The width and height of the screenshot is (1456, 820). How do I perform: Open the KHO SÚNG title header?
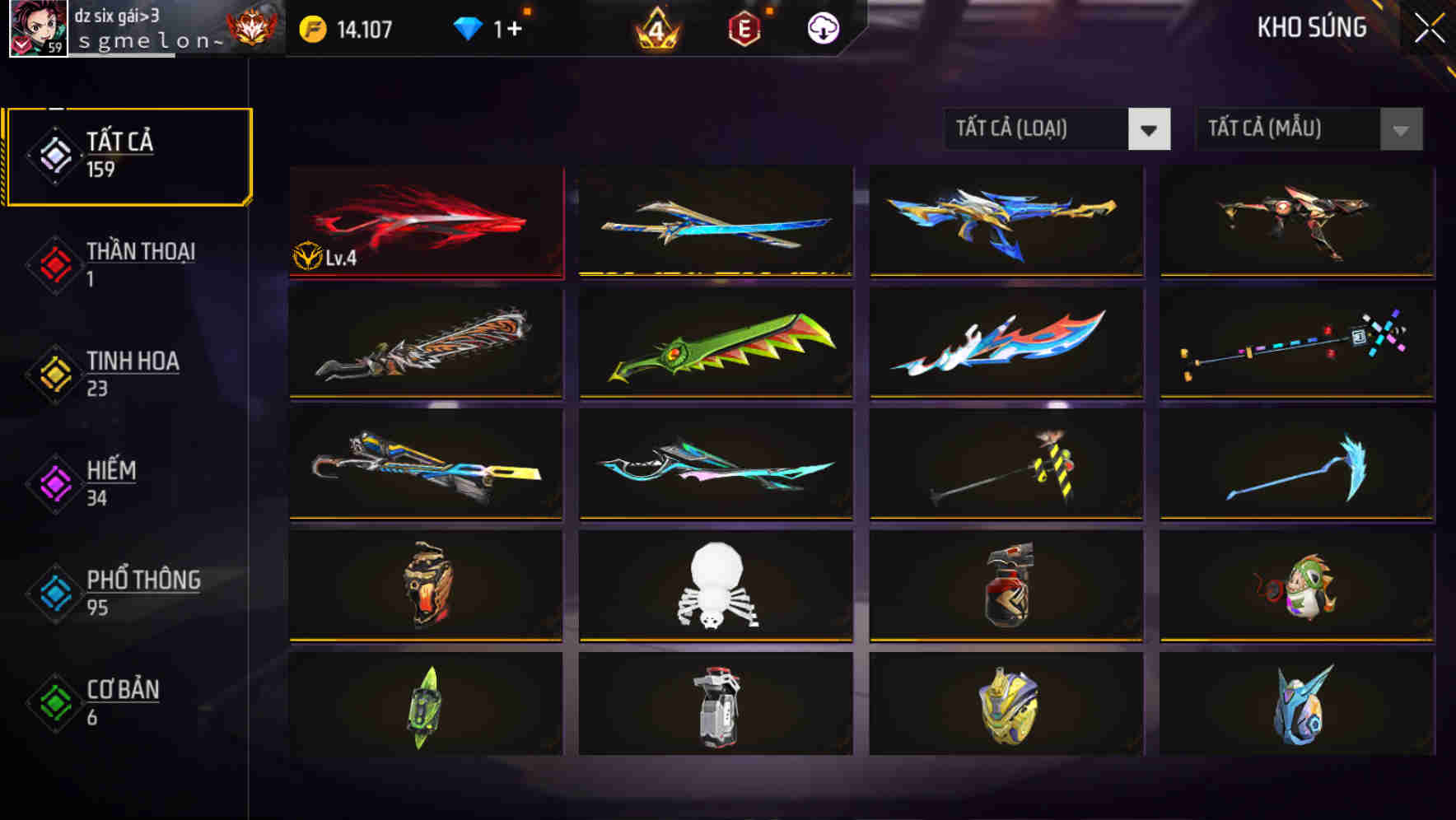[x=1311, y=27]
